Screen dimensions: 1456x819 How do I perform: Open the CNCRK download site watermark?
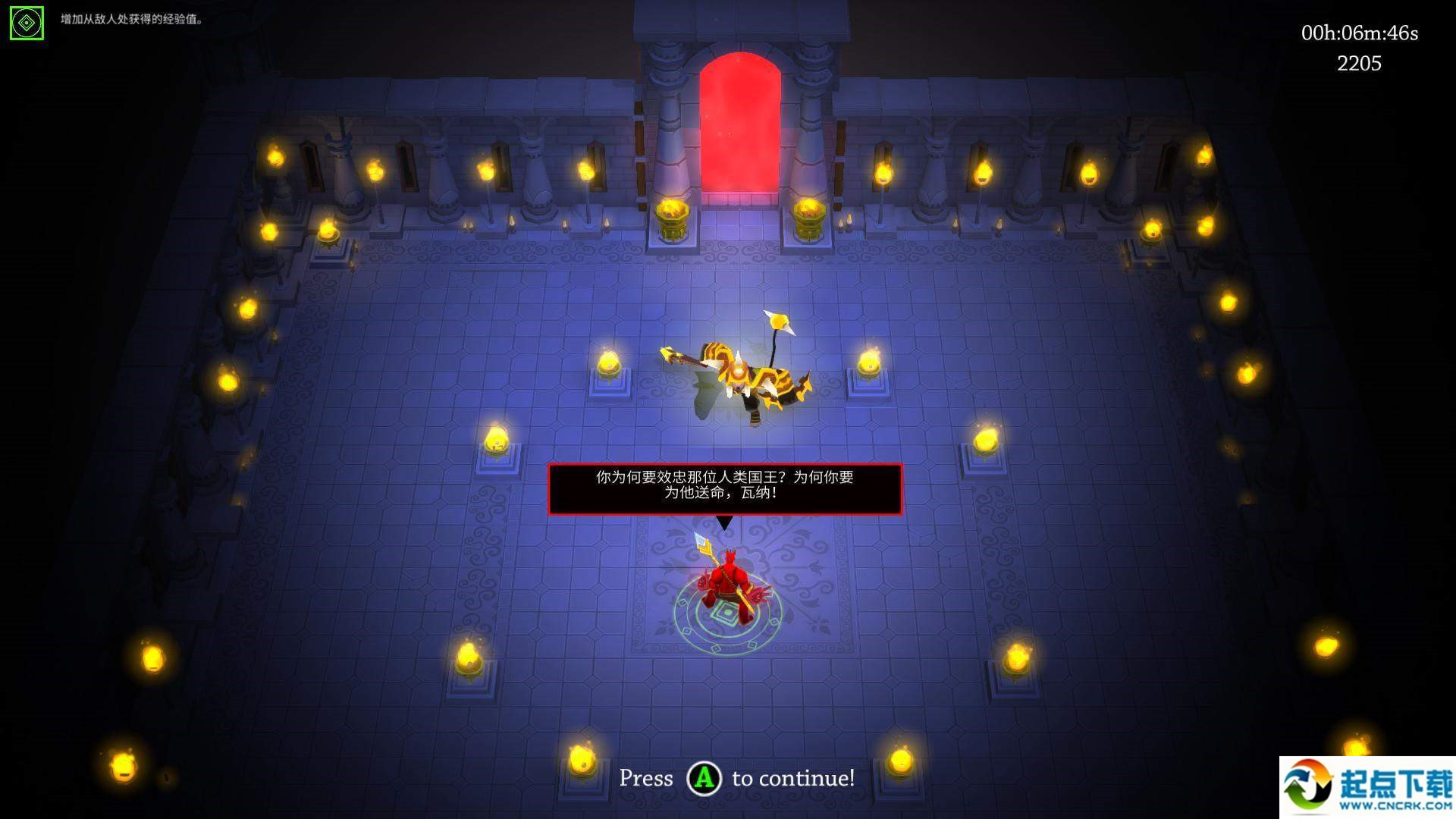click(1367, 787)
